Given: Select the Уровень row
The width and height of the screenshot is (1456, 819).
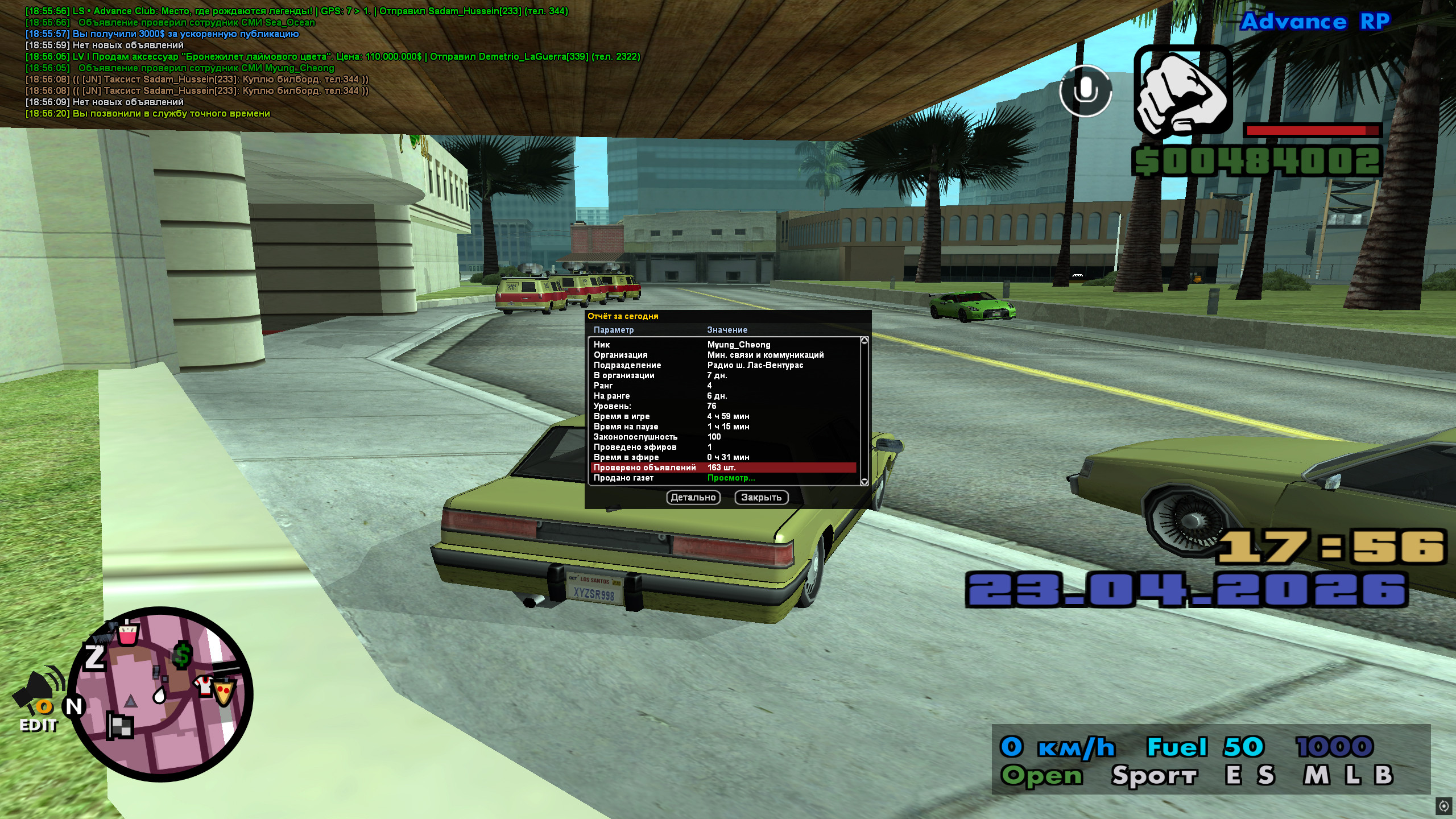Looking at the screenshot, I should (723, 406).
